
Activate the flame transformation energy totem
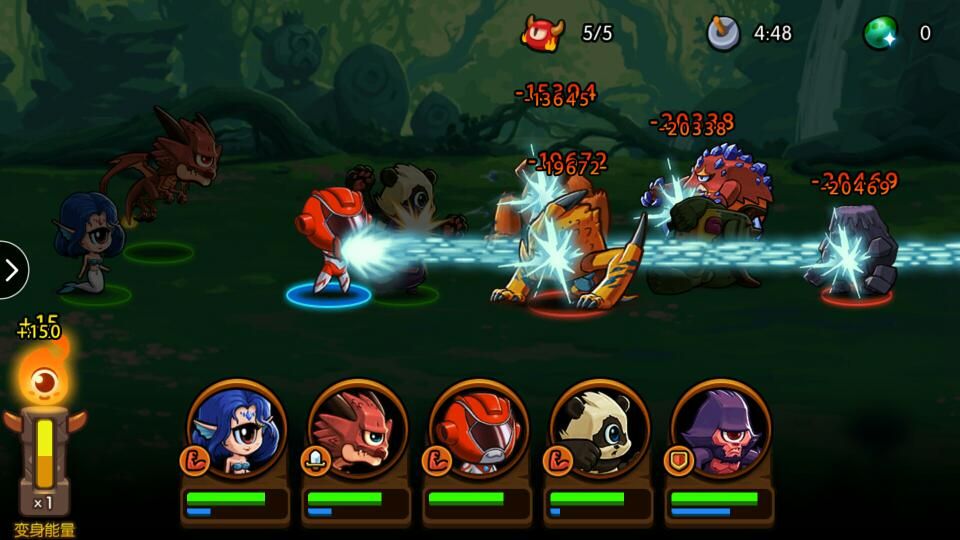tap(44, 430)
